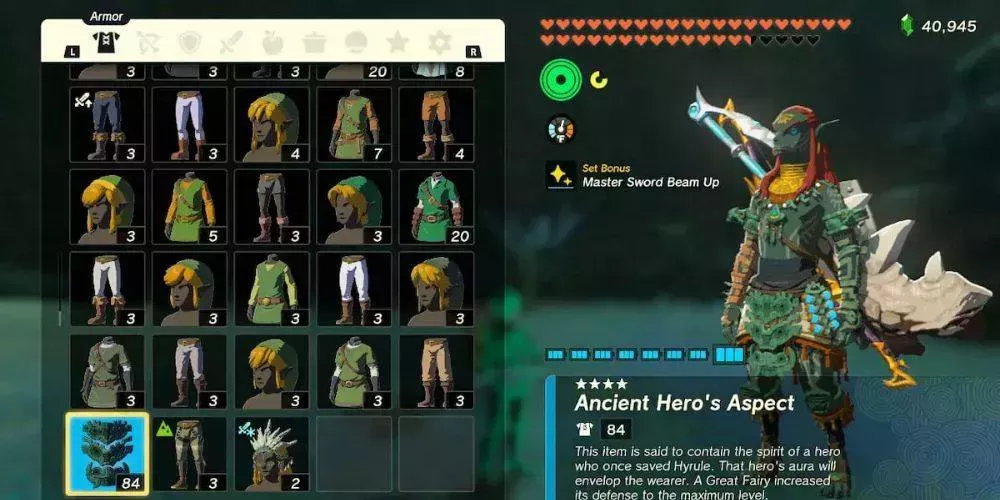Switch to the Bows and Arrows tab

147,42
